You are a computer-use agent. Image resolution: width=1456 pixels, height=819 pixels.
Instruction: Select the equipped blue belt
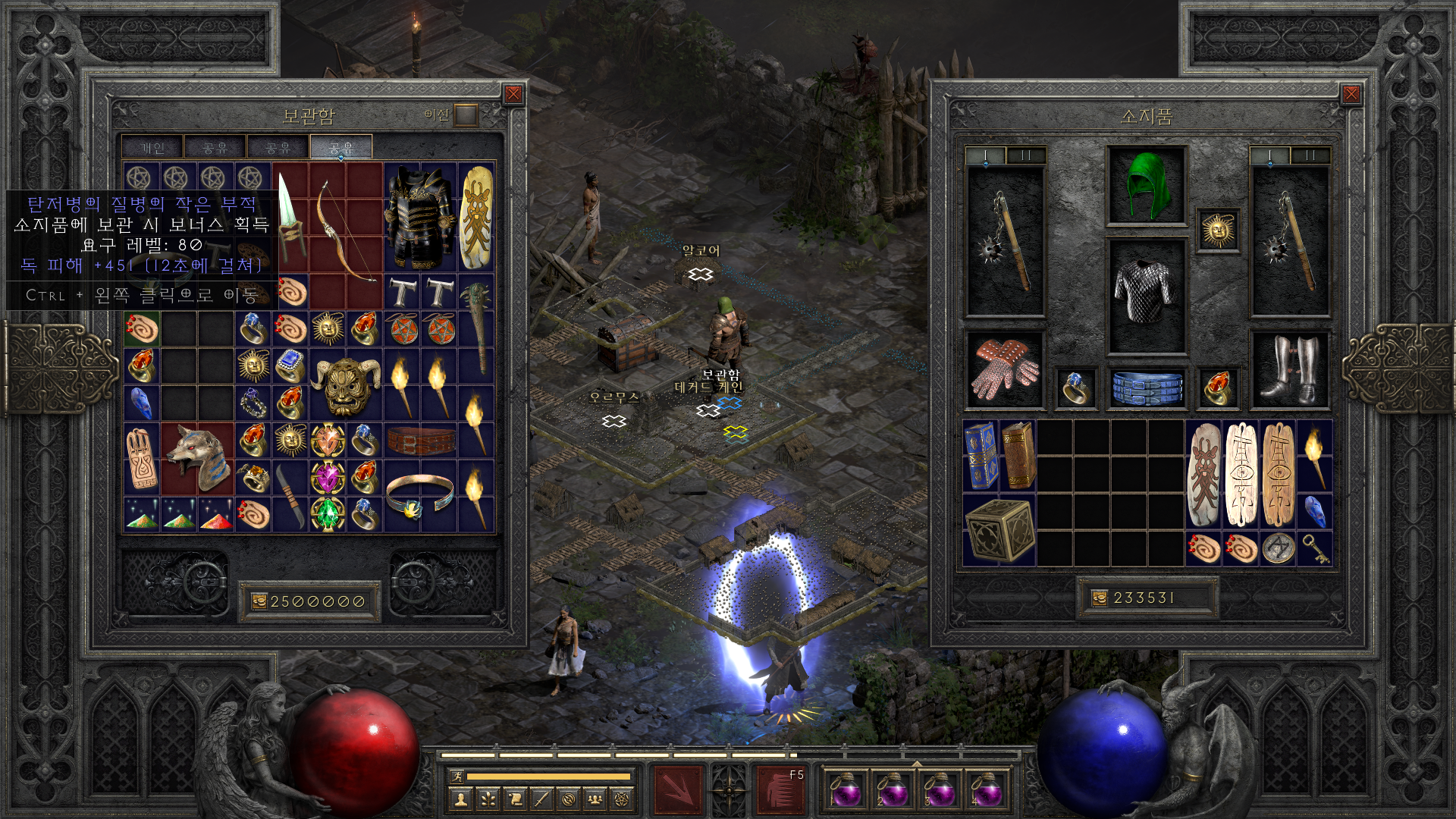point(1146,387)
